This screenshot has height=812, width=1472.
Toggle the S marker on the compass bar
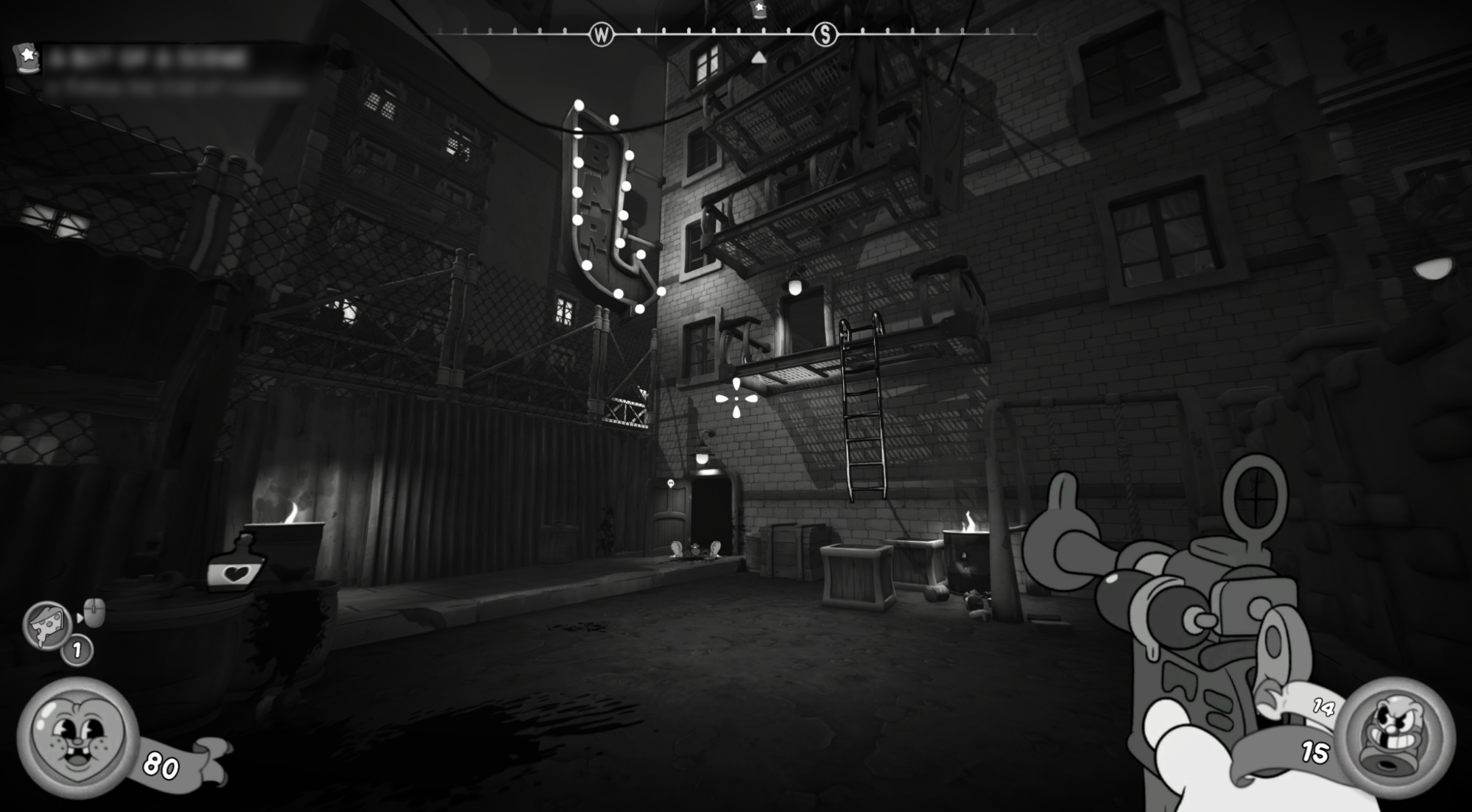coord(827,33)
